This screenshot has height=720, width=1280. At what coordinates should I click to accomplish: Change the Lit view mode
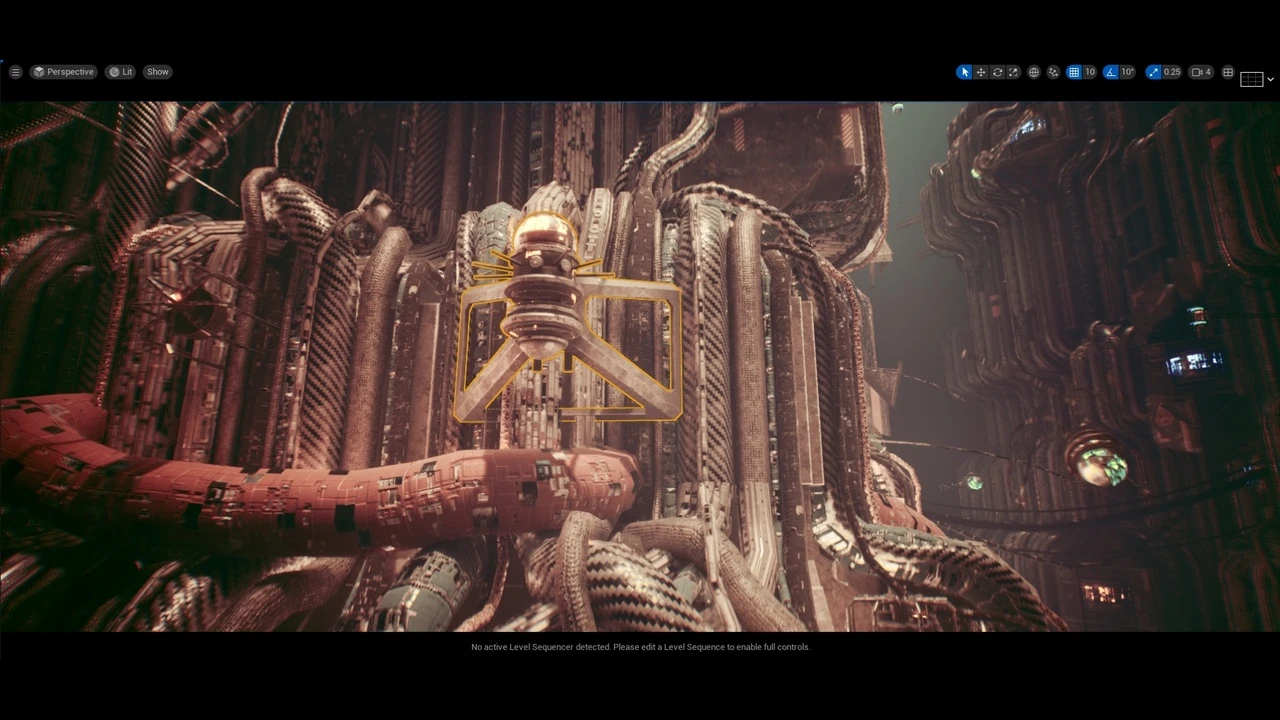tap(121, 72)
